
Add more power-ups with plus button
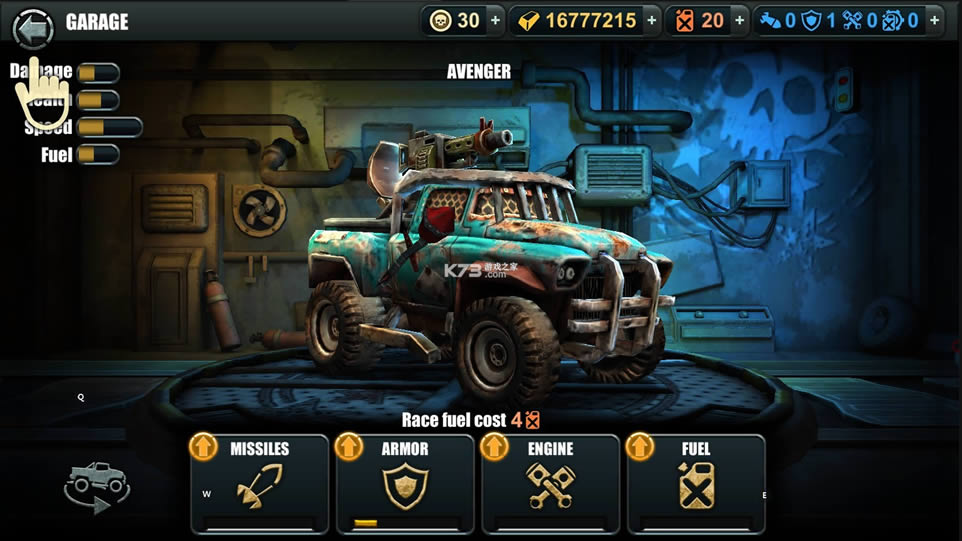tap(933, 21)
